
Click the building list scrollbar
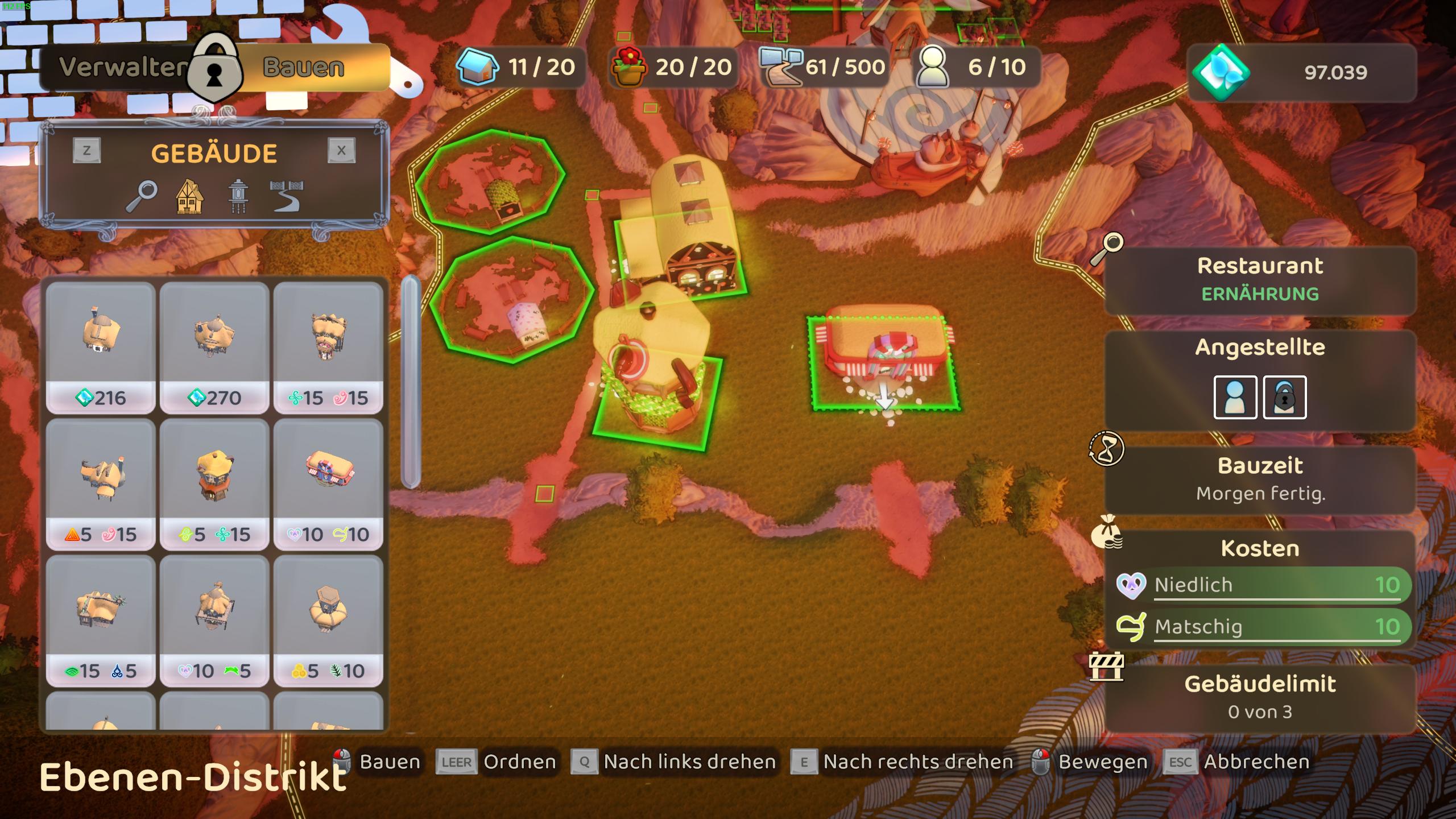(x=411, y=381)
